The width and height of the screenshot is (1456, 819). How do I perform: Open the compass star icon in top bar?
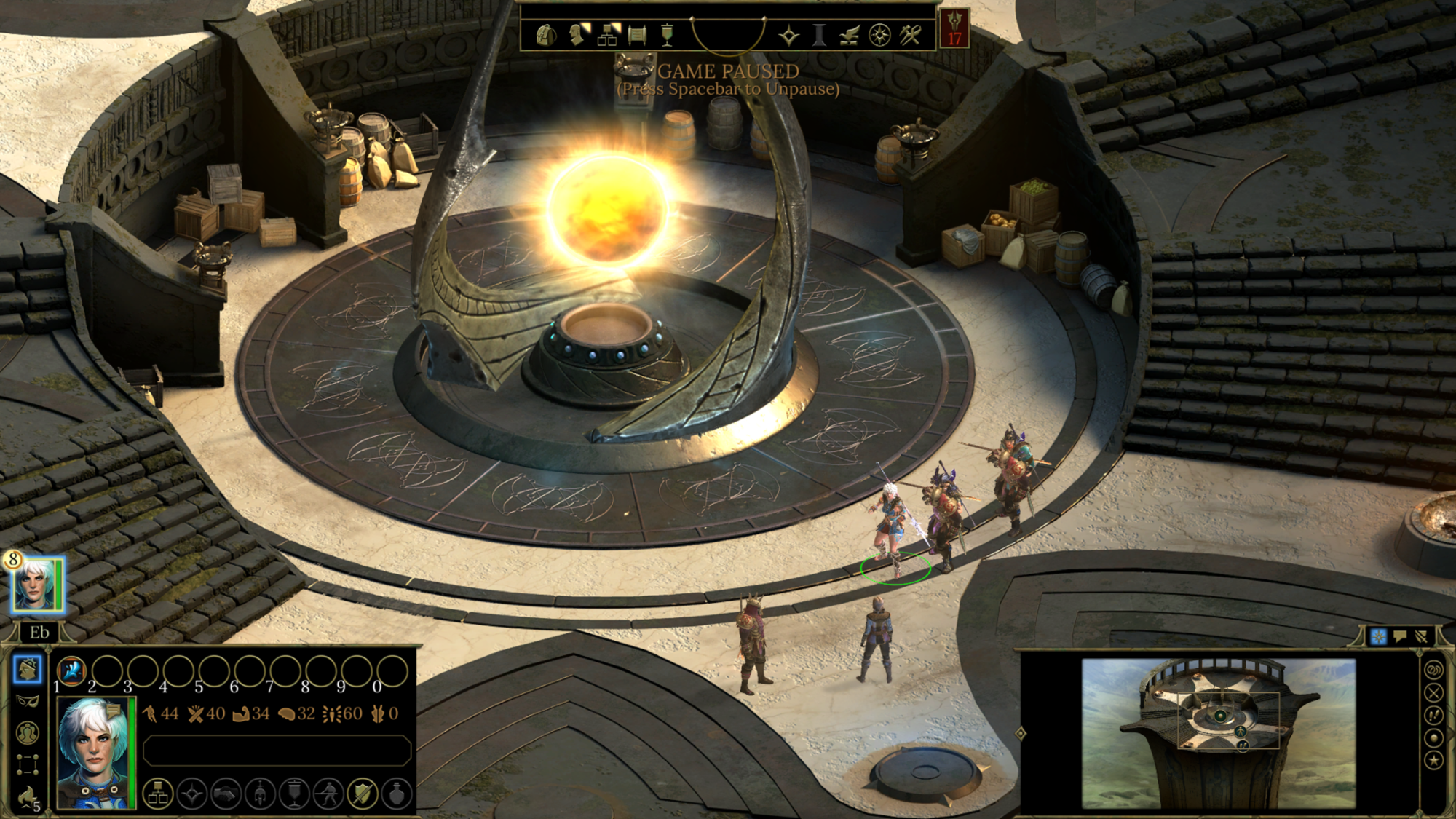(879, 35)
